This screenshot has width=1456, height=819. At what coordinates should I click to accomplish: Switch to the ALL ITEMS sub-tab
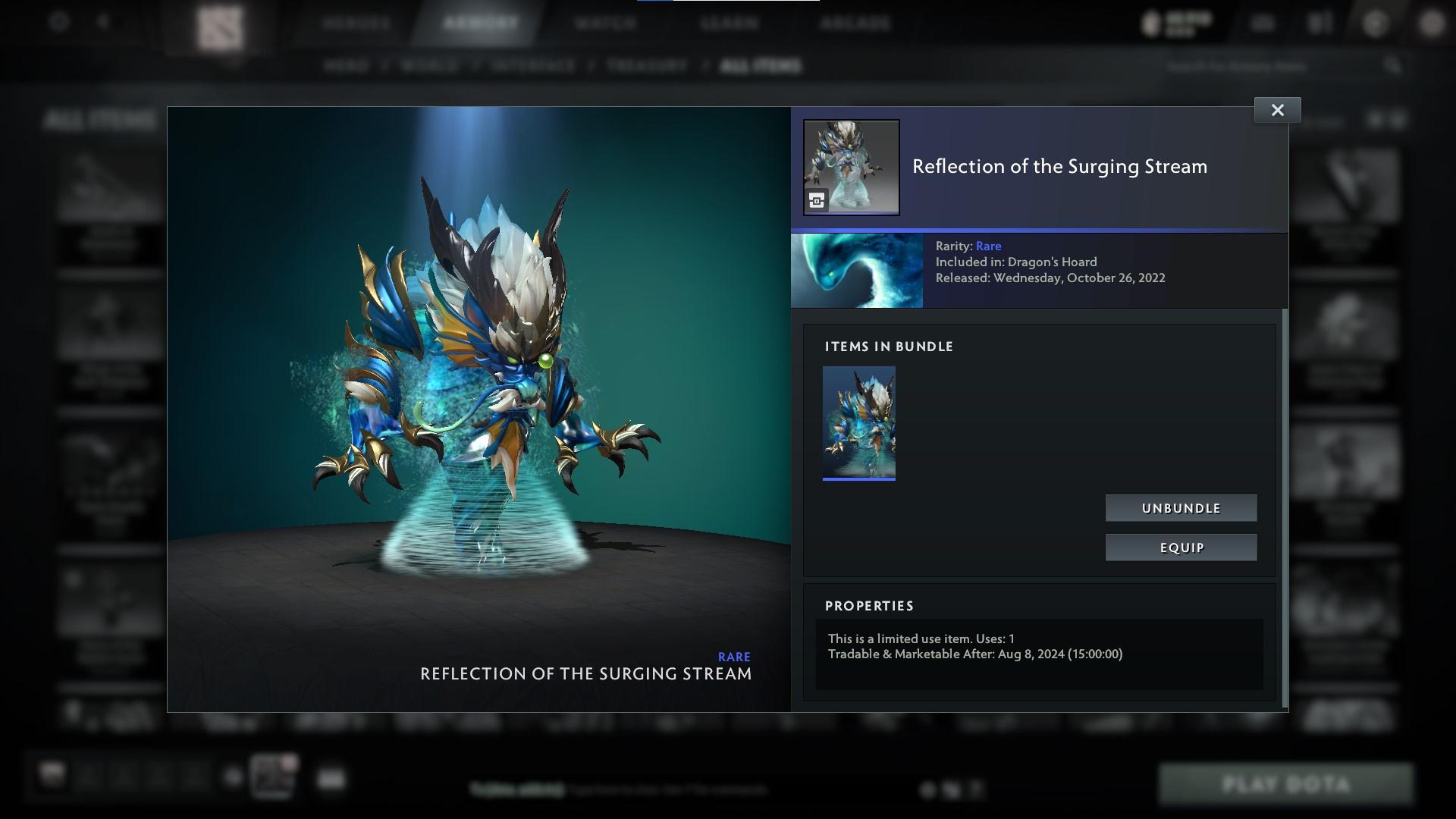(761, 66)
